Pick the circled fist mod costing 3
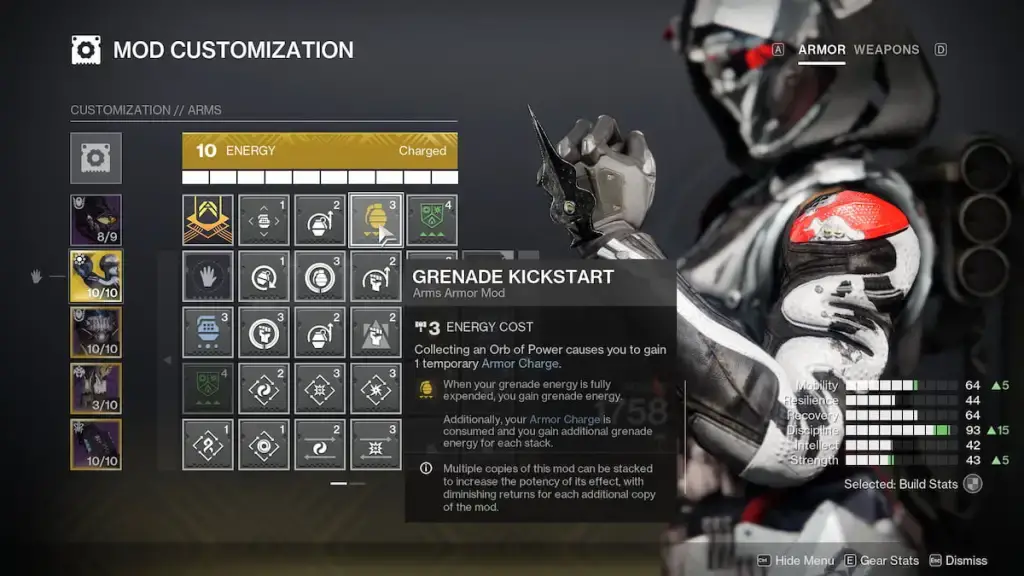 (x=264, y=333)
